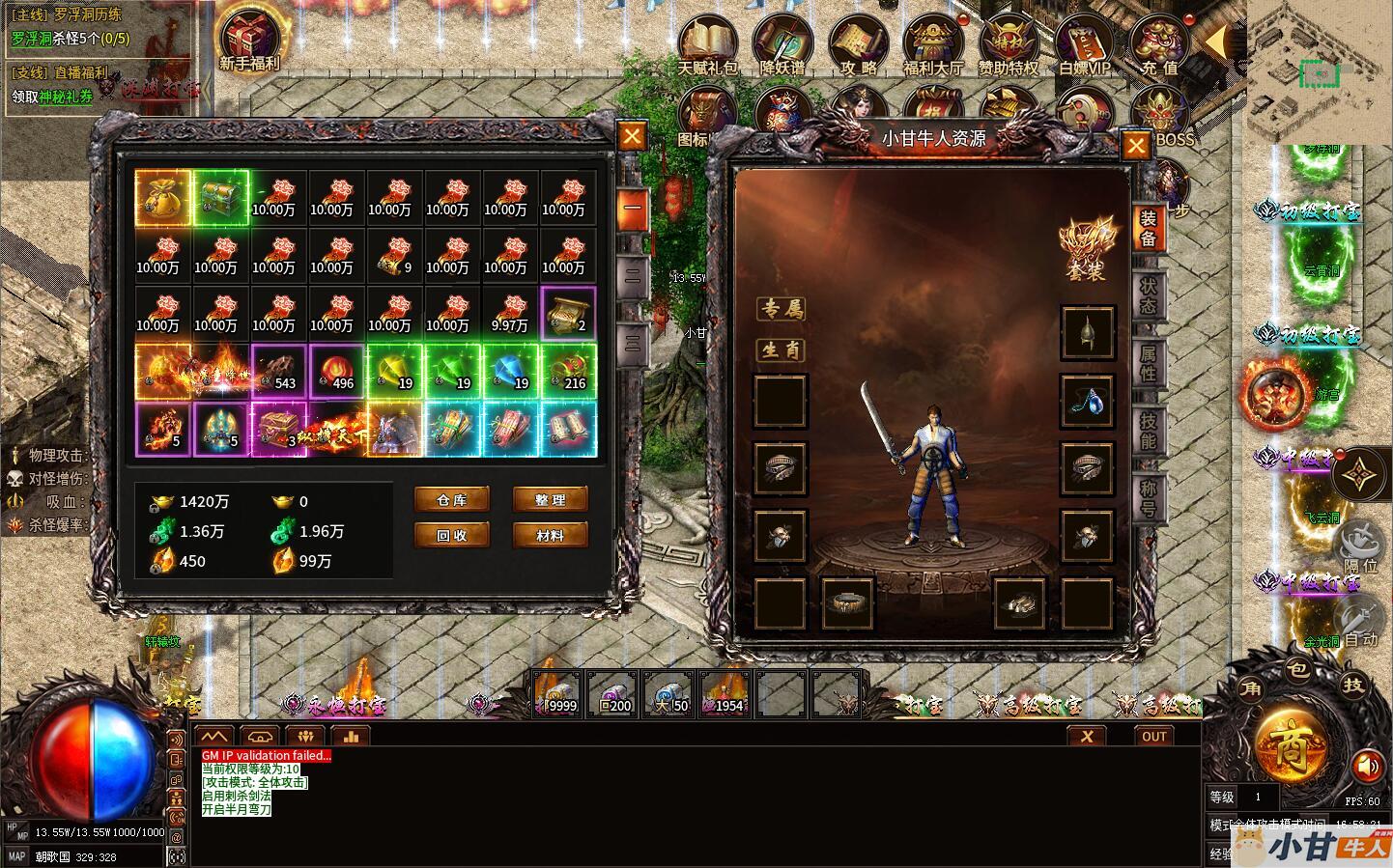Image resolution: width=1393 pixels, height=868 pixels.
Task: Open the 仓库 warehouse button
Action: coord(452,499)
